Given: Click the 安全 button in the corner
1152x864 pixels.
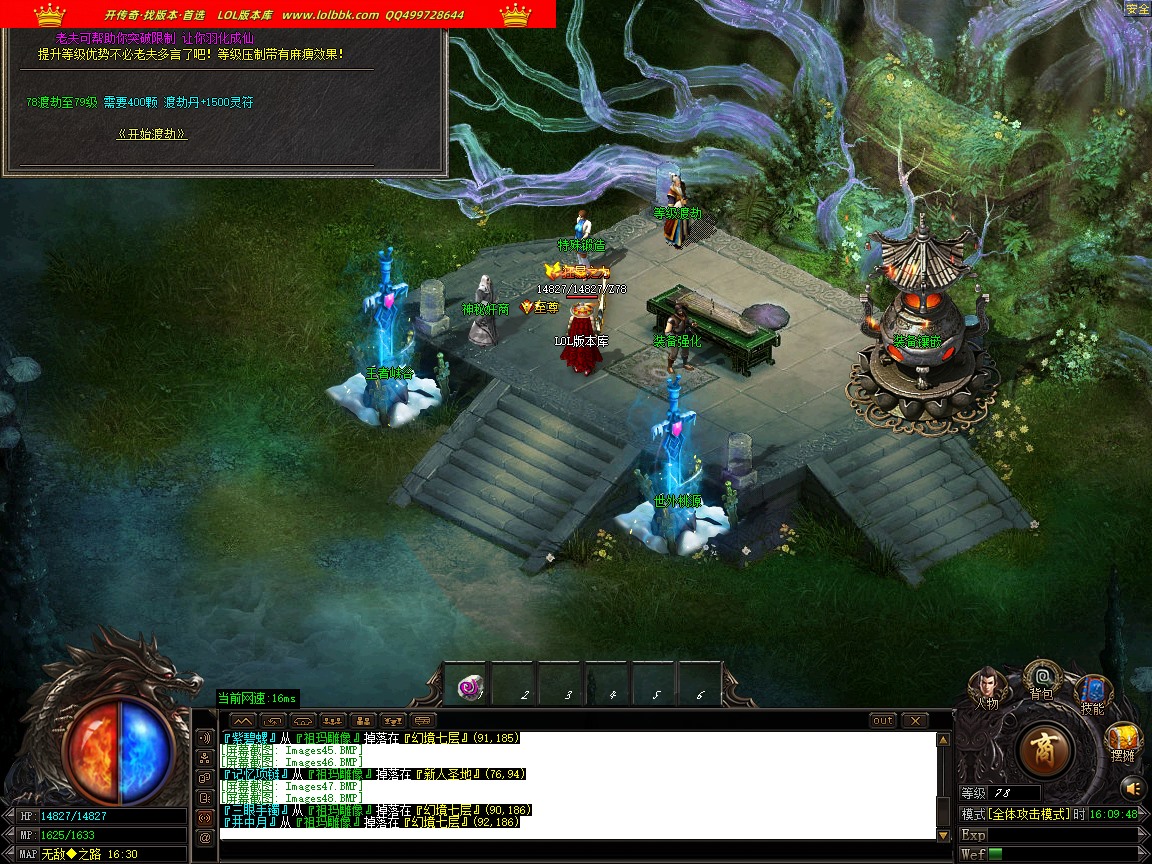Looking at the screenshot, I should [x=1137, y=9].
